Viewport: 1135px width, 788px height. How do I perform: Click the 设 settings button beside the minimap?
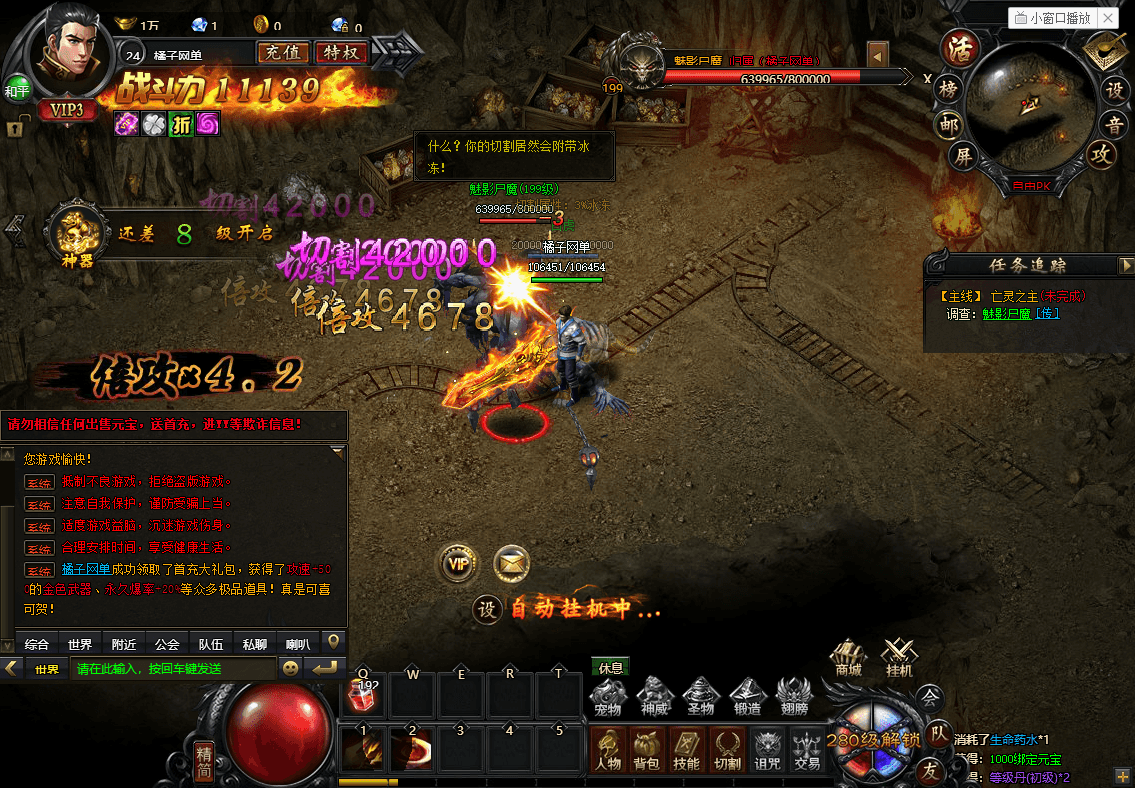point(1113,89)
